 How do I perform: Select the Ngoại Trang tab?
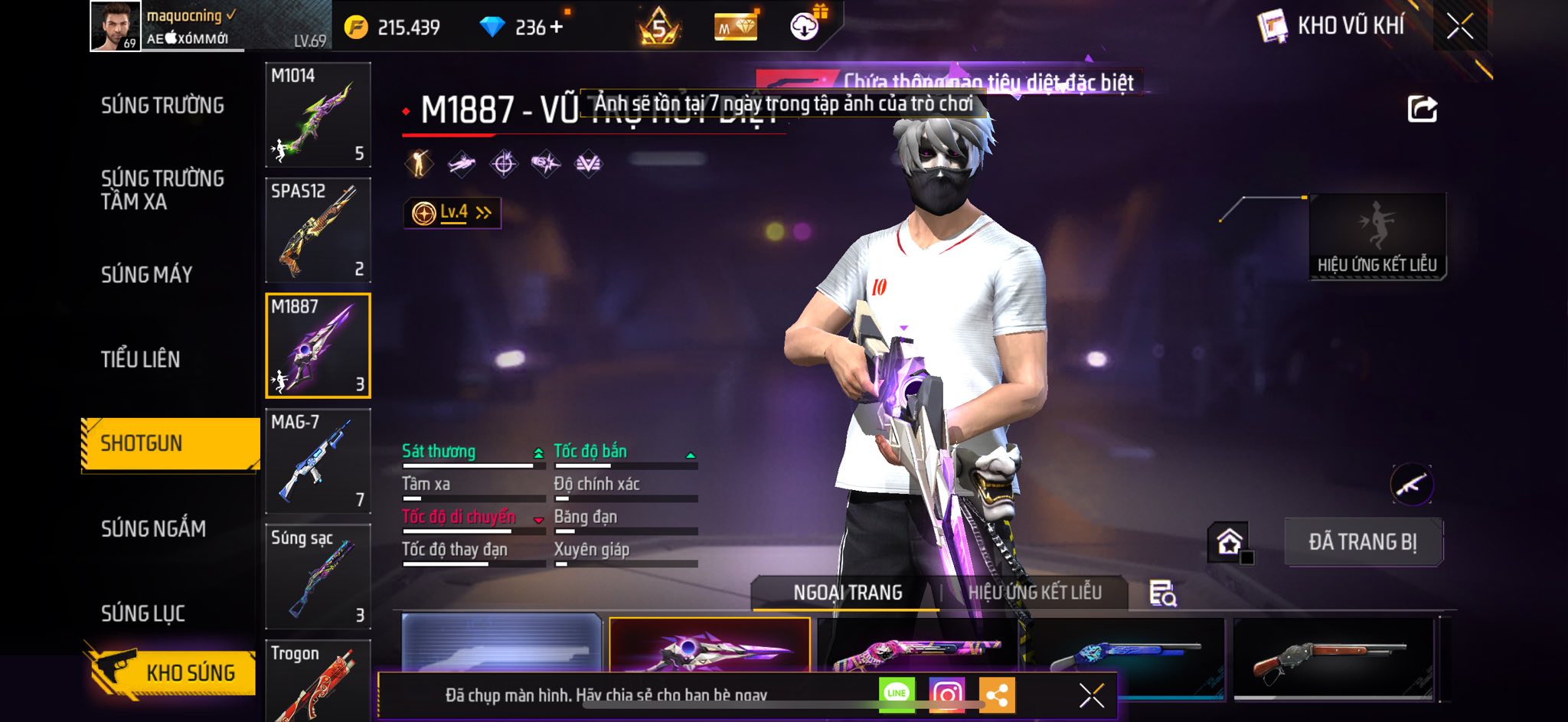[848, 593]
